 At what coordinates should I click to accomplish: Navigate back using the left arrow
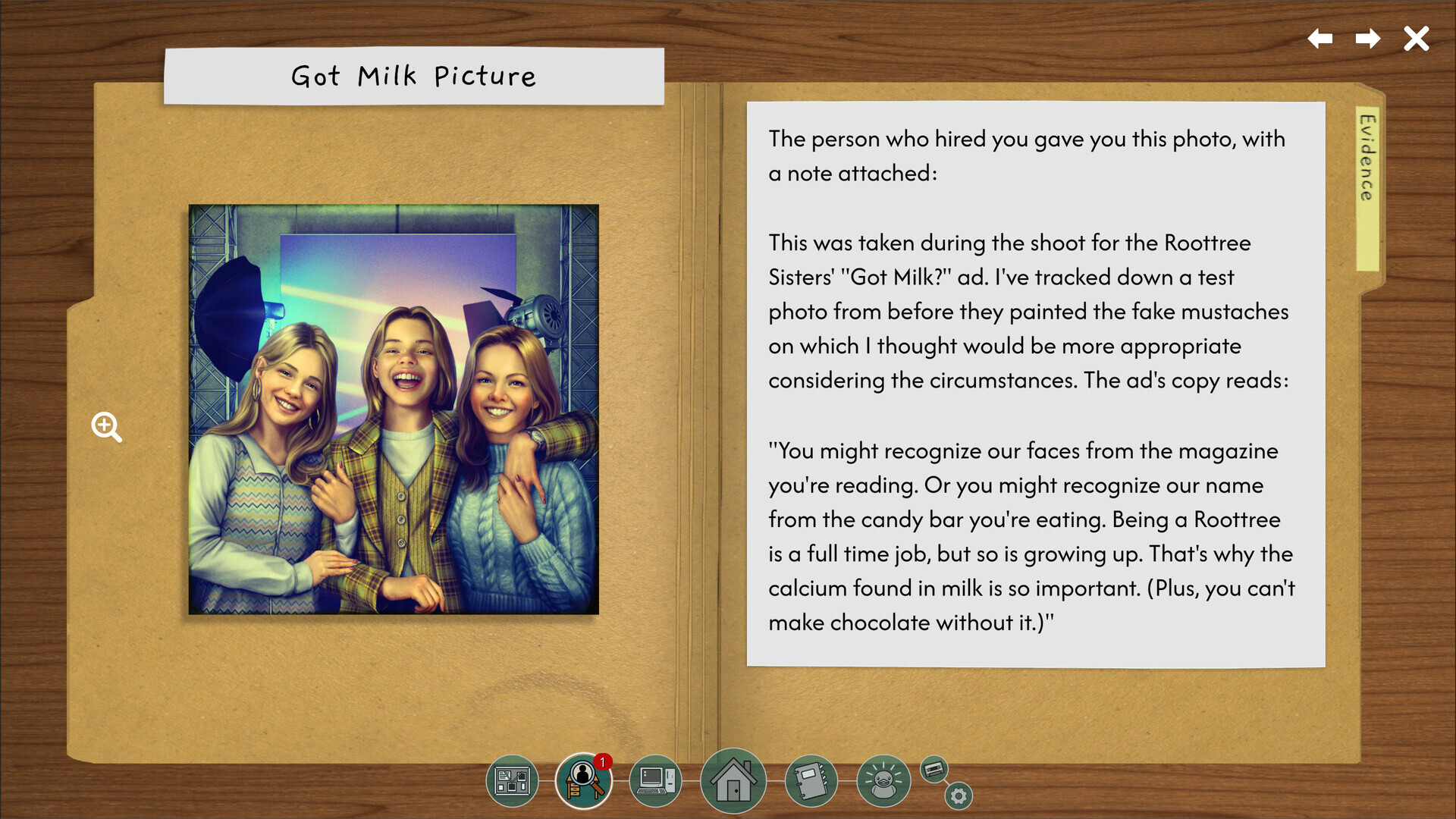[x=1319, y=39]
